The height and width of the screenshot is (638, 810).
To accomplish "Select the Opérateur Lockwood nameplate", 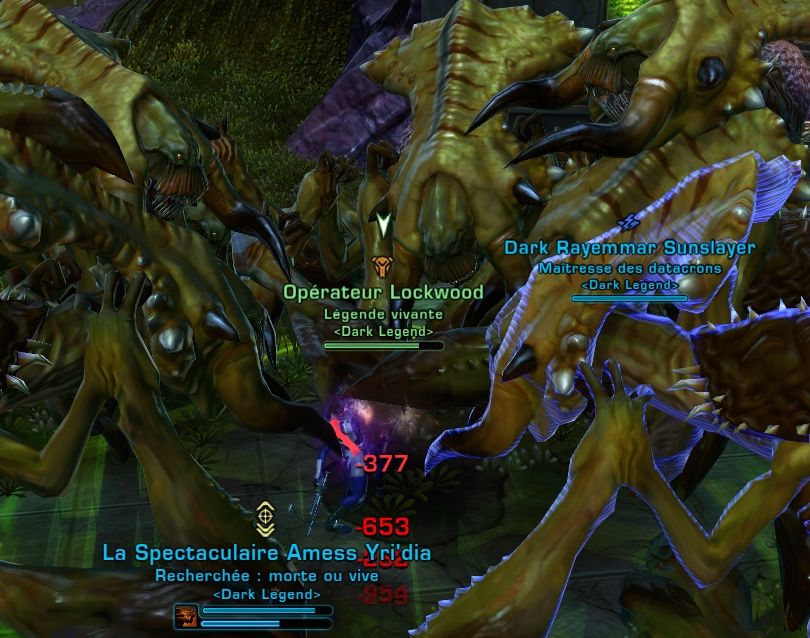I will point(383,292).
